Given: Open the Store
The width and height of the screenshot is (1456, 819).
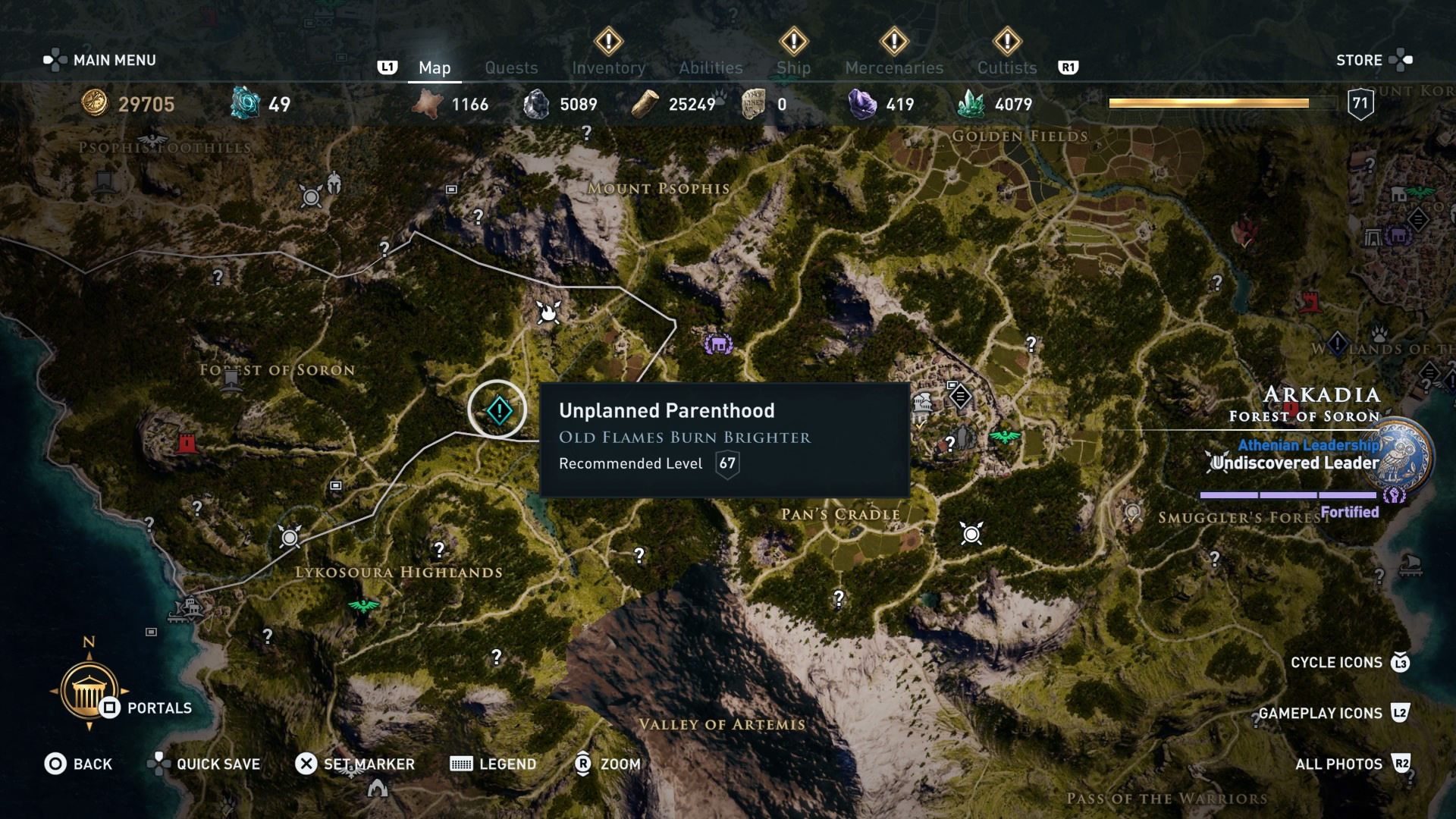Looking at the screenshot, I should [x=1361, y=60].
